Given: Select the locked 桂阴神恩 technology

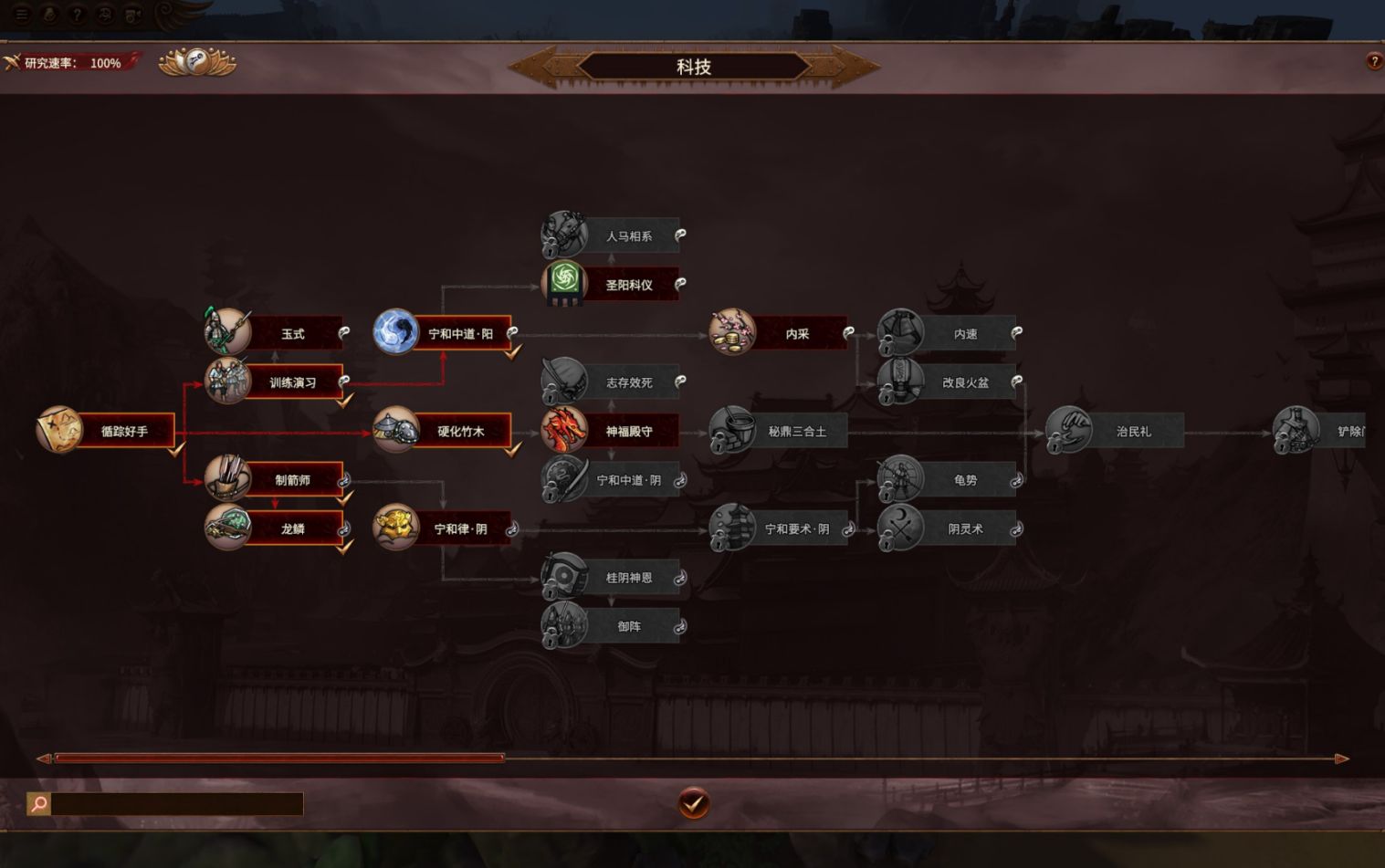Looking at the screenshot, I should coord(628,578).
